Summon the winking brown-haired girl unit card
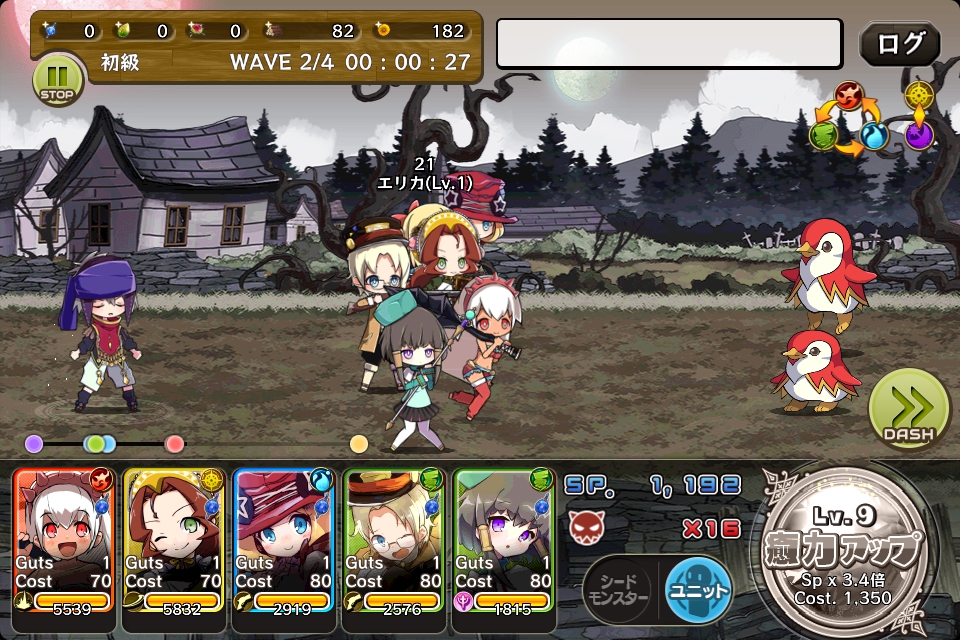The image size is (960, 640). pos(174,540)
